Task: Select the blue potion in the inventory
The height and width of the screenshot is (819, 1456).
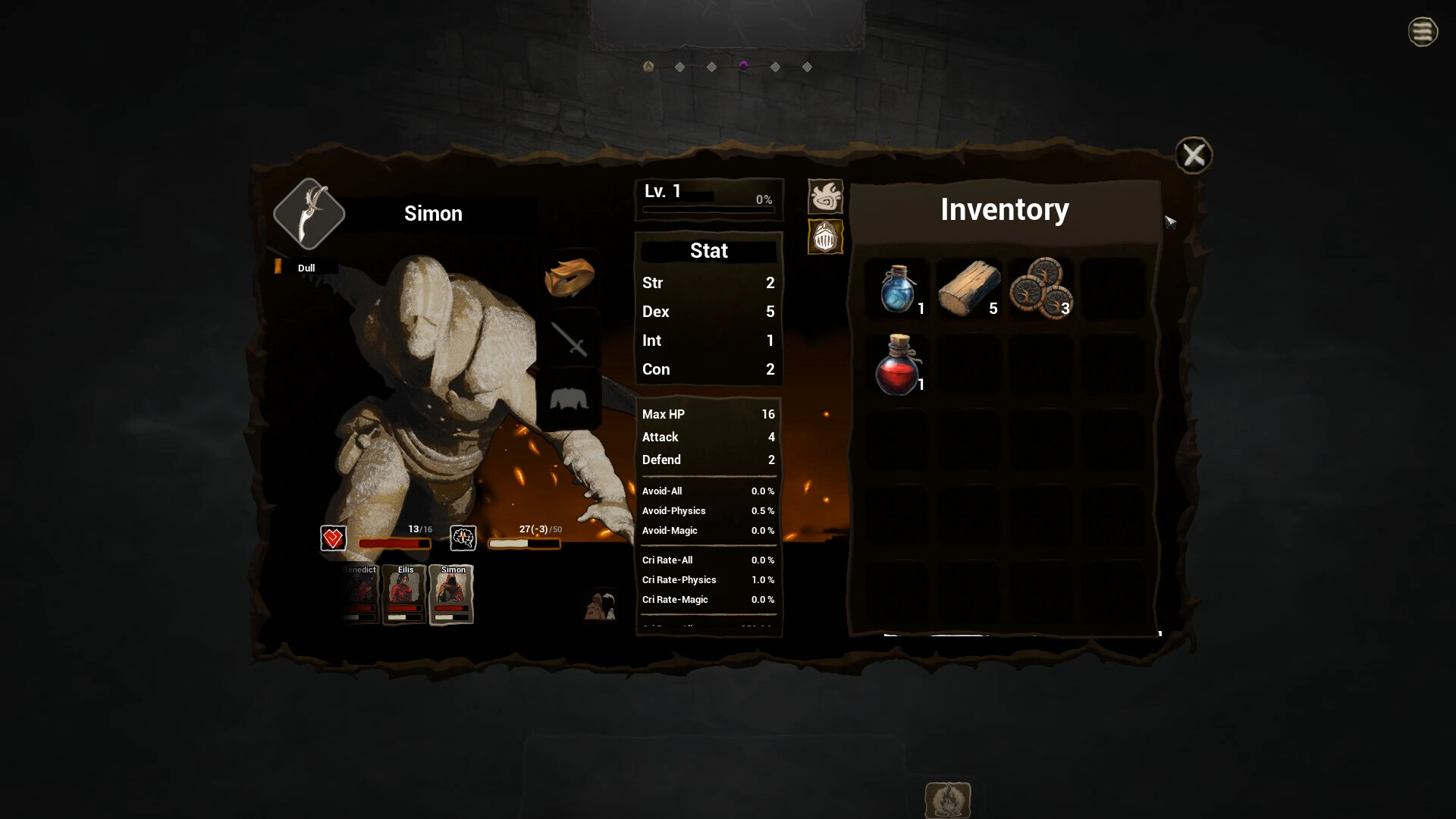Action: pos(897,289)
